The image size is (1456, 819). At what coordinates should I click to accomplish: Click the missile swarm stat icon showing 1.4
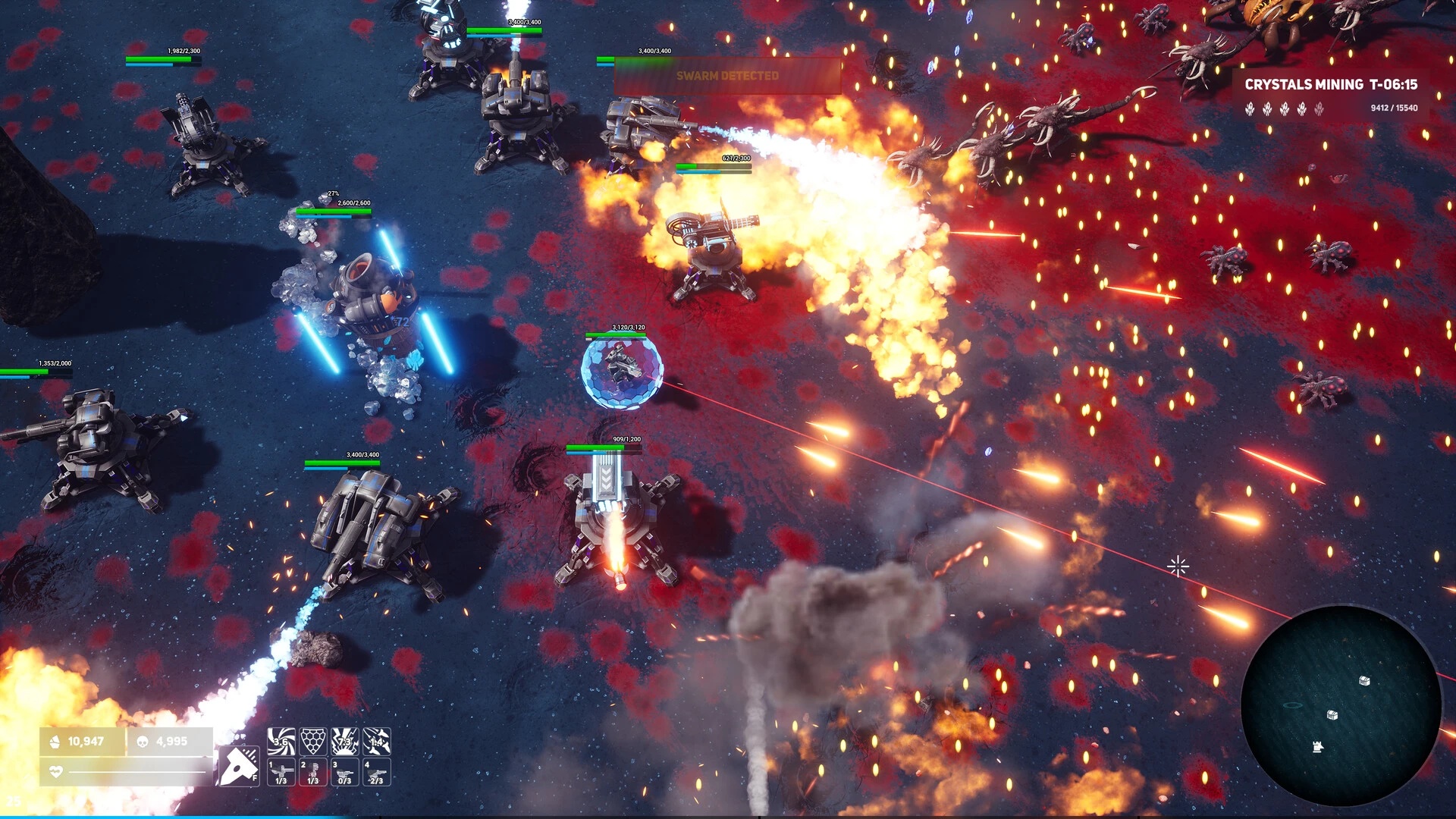tap(375, 741)
